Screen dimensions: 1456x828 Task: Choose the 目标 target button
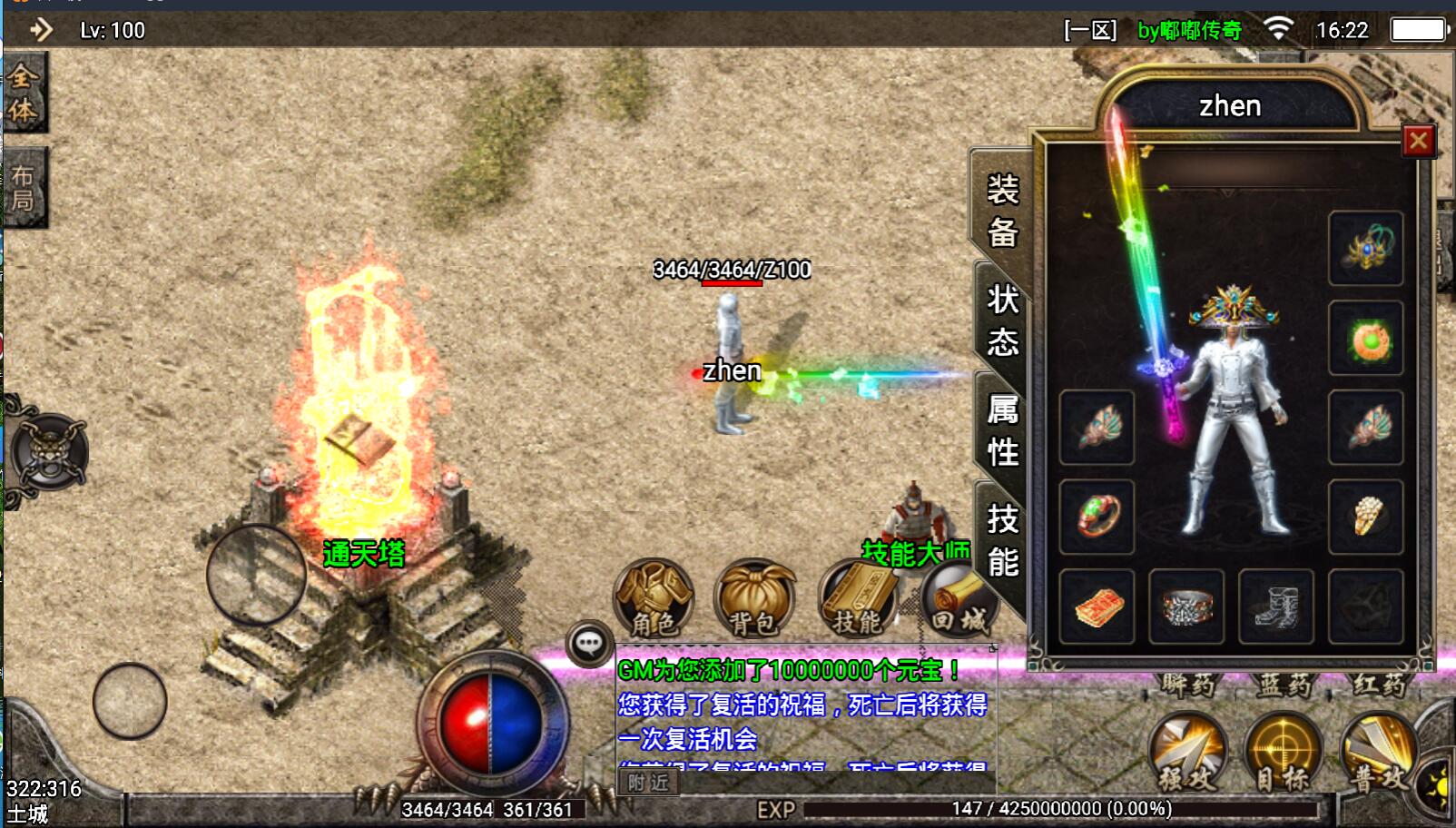1283,752
